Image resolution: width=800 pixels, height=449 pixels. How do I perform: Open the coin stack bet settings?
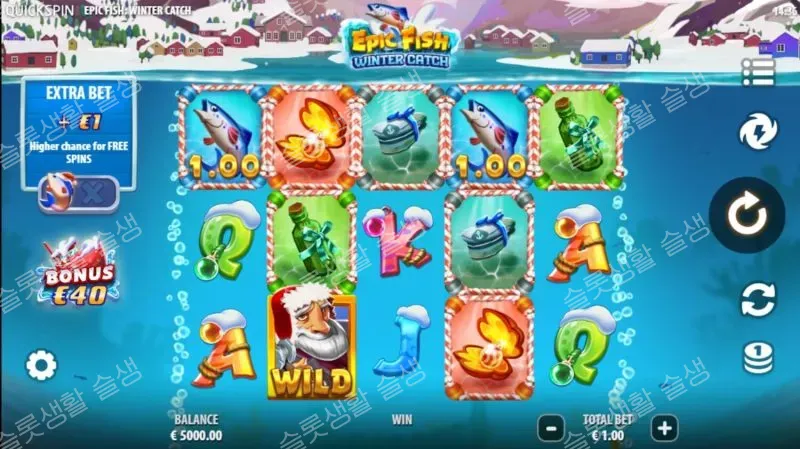(x=757, y=358)
